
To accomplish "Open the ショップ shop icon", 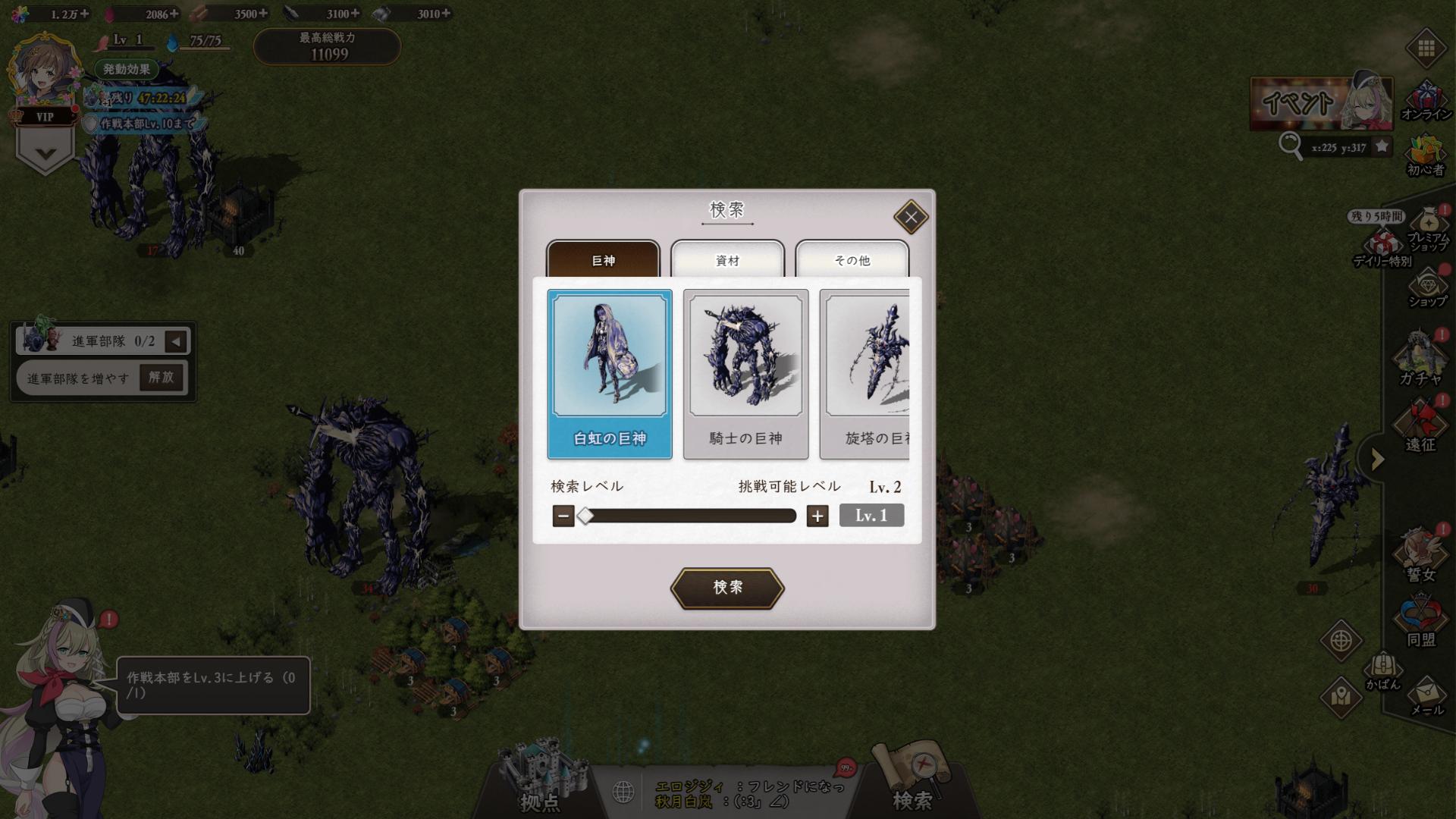I will tap(1427, 288).
